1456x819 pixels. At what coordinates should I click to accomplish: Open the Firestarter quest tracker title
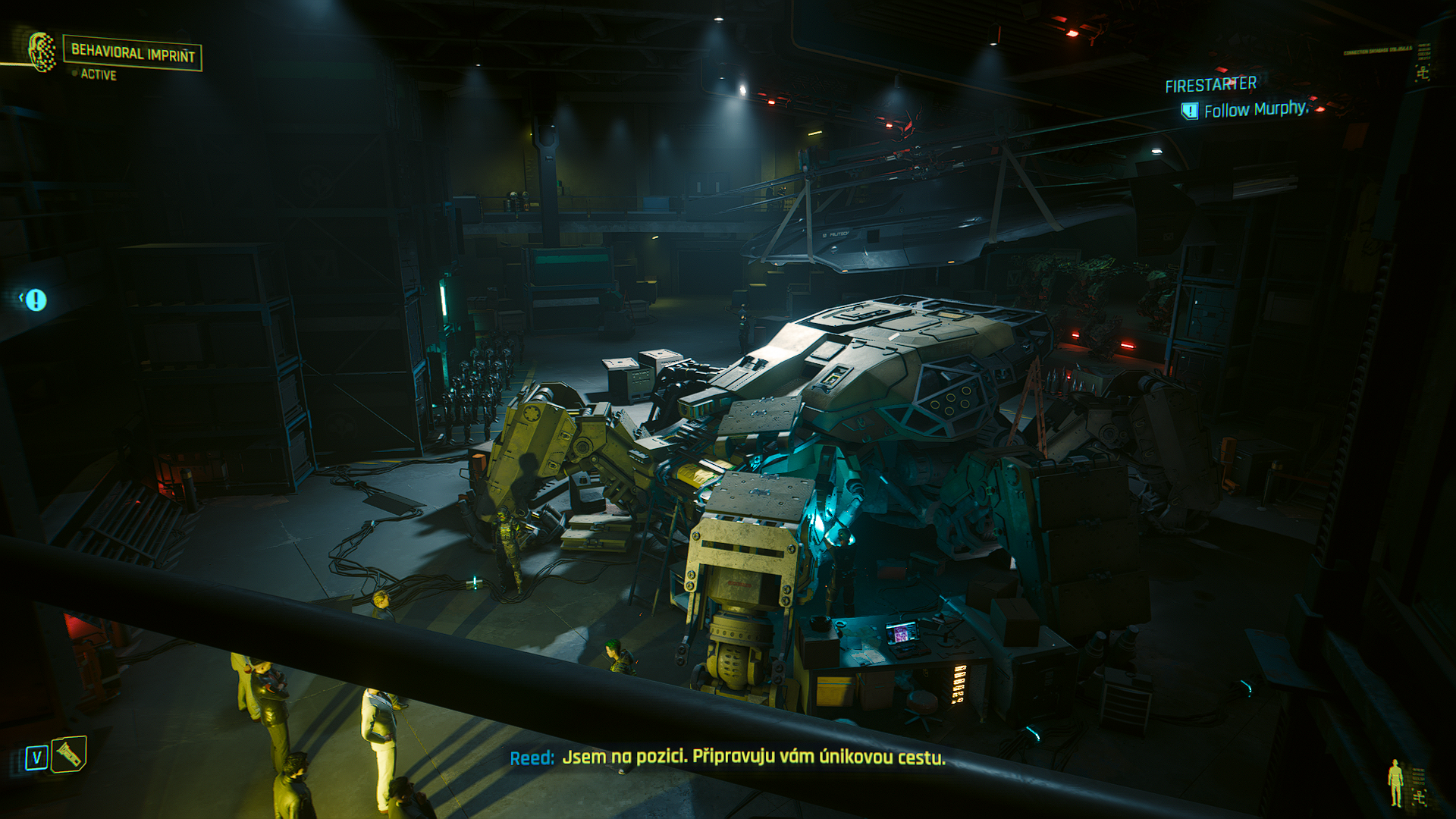(1210, 85)
